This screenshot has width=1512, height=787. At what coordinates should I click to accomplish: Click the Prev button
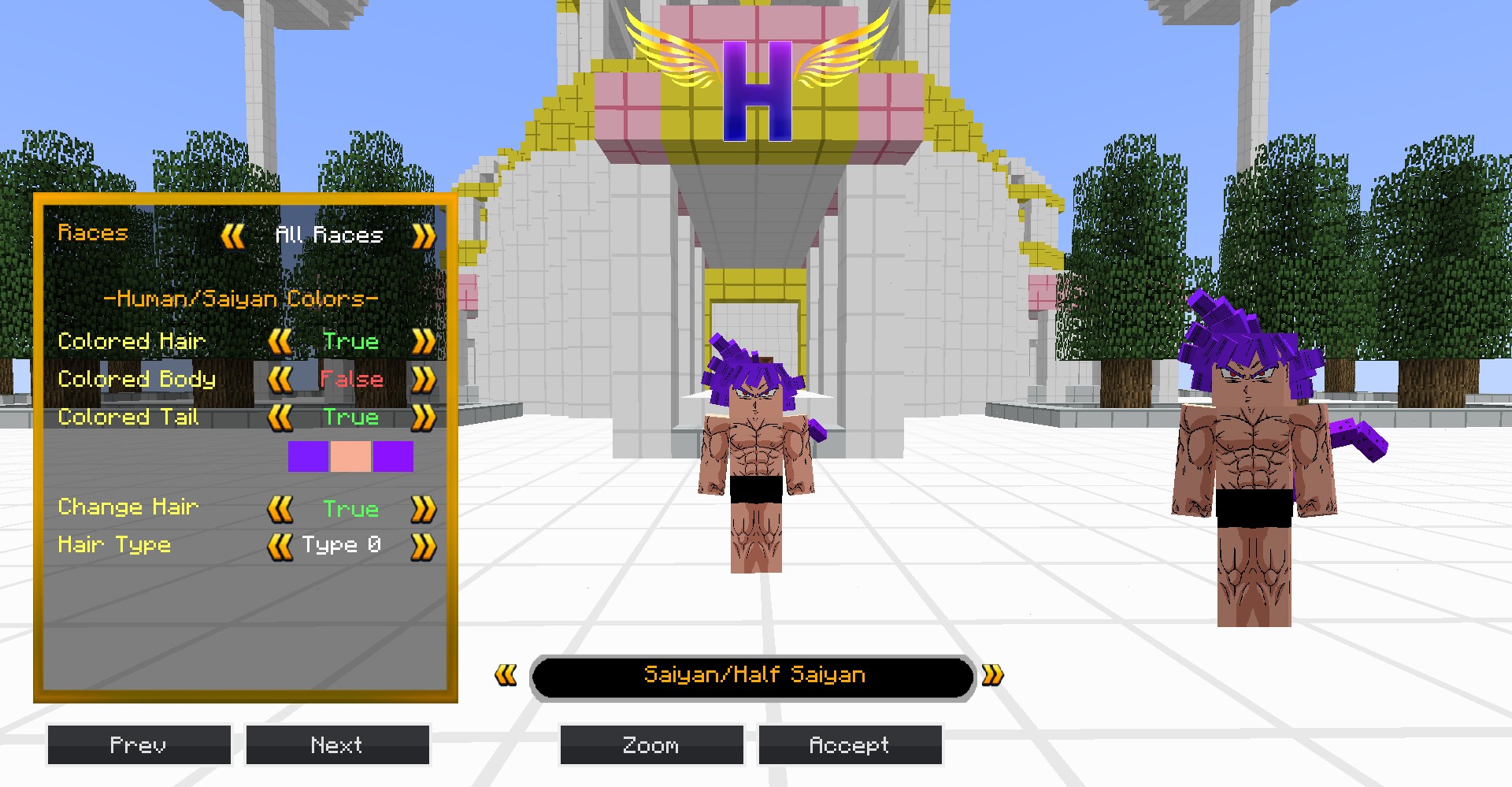point(139,744)
